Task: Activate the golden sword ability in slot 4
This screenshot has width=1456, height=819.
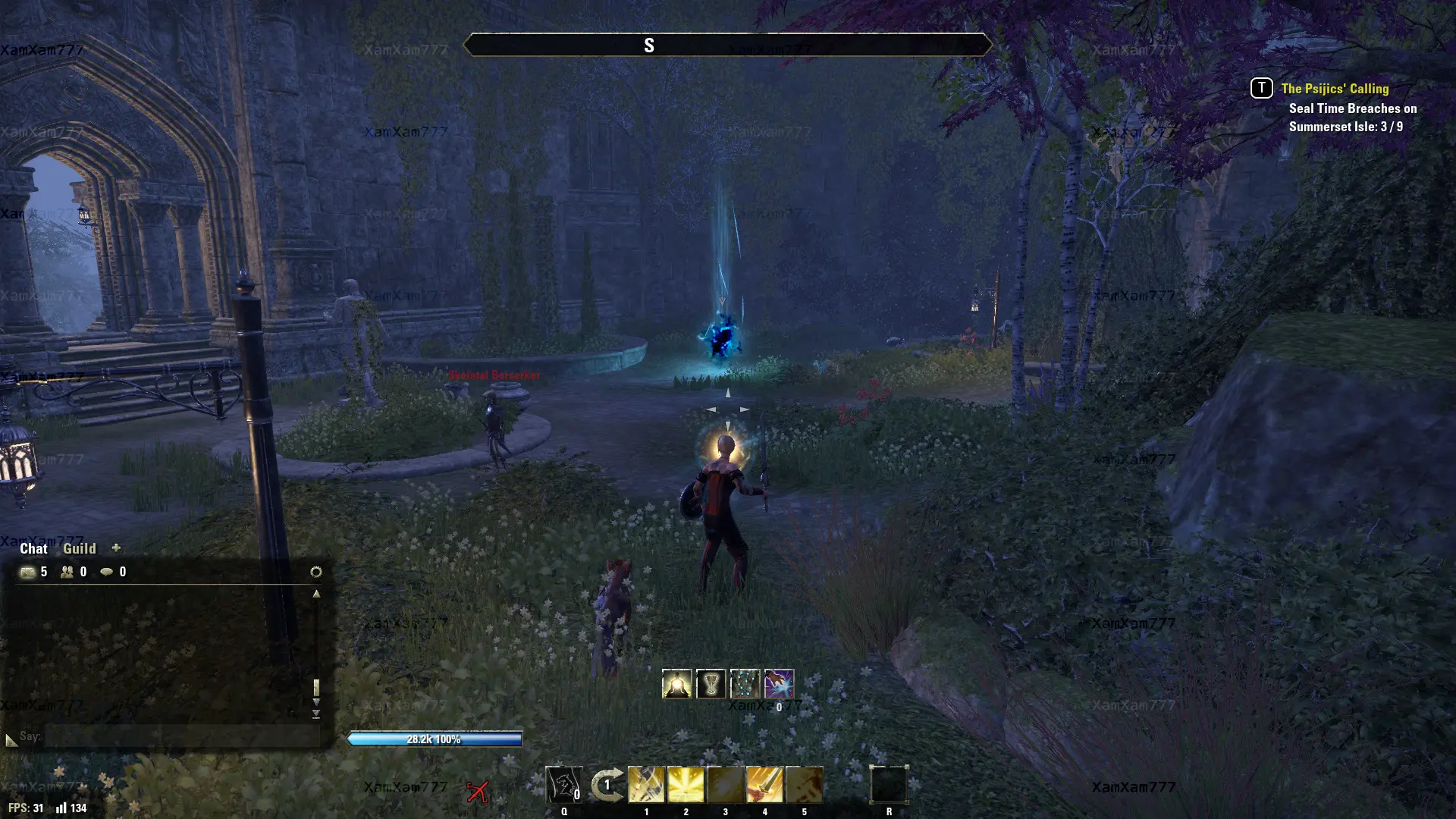Action: coord(764,784)
